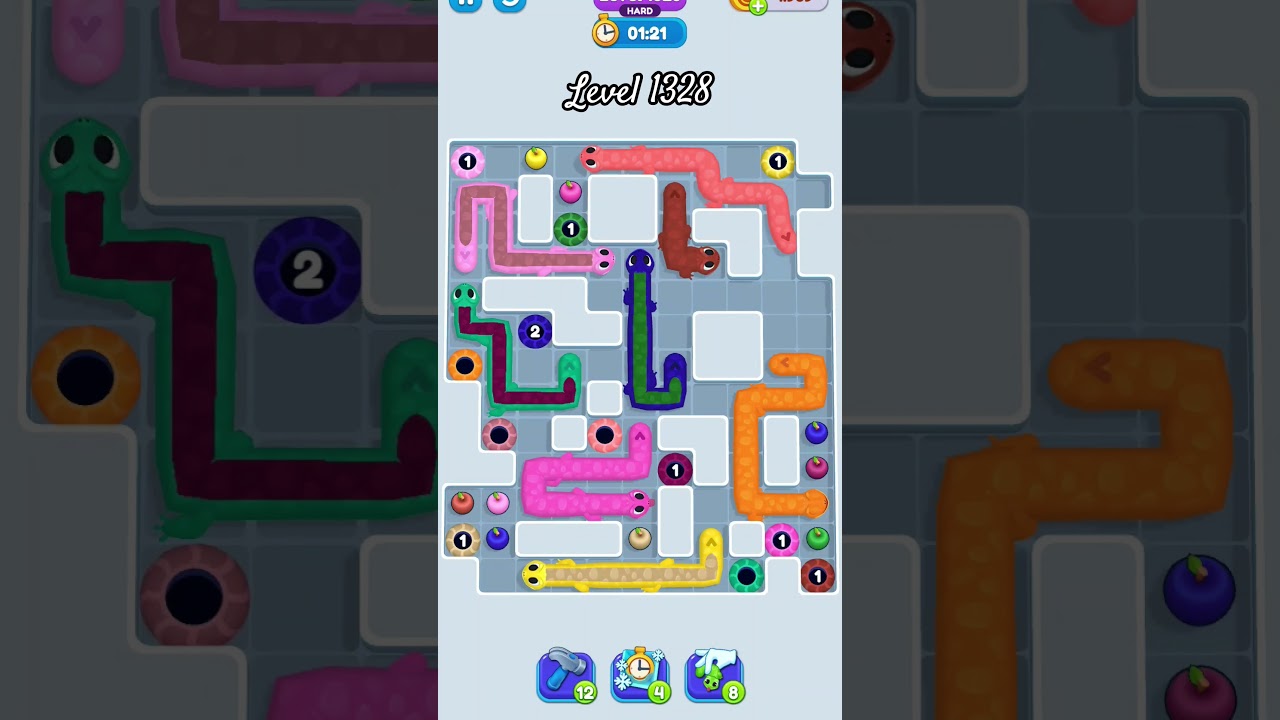Activate the freeze-time booster
The height and width of the screenshot is (720, 1280).
[640, 673]
